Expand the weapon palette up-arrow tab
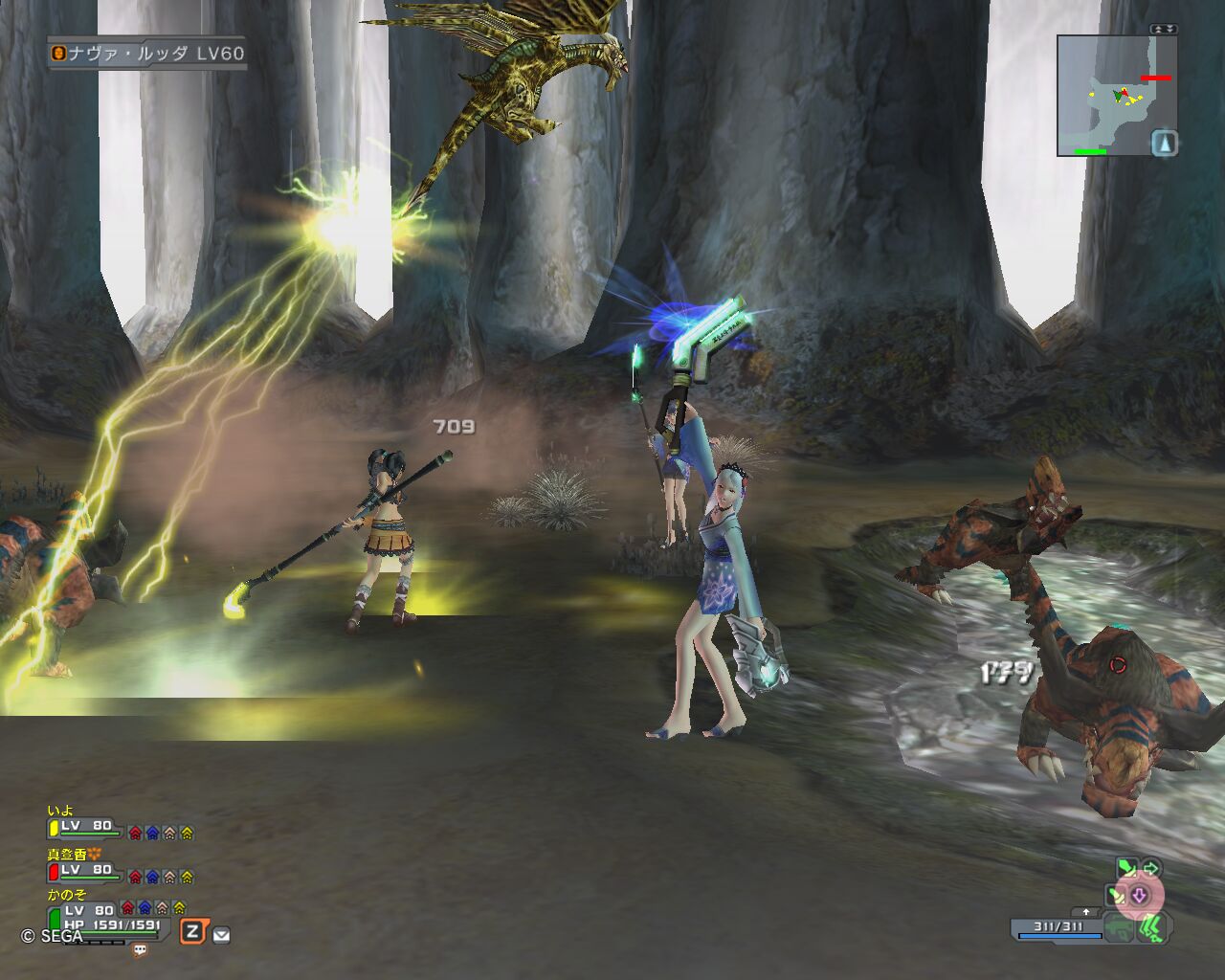 [x=1086, y=912]
